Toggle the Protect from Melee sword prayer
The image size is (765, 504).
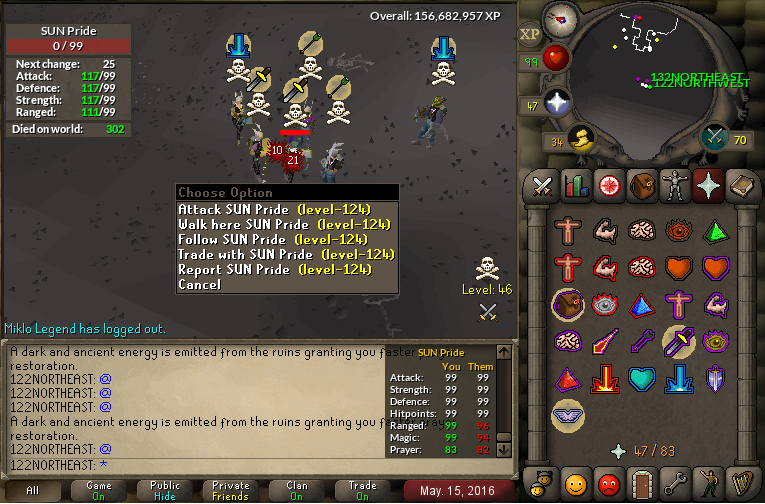coord(678,343)
